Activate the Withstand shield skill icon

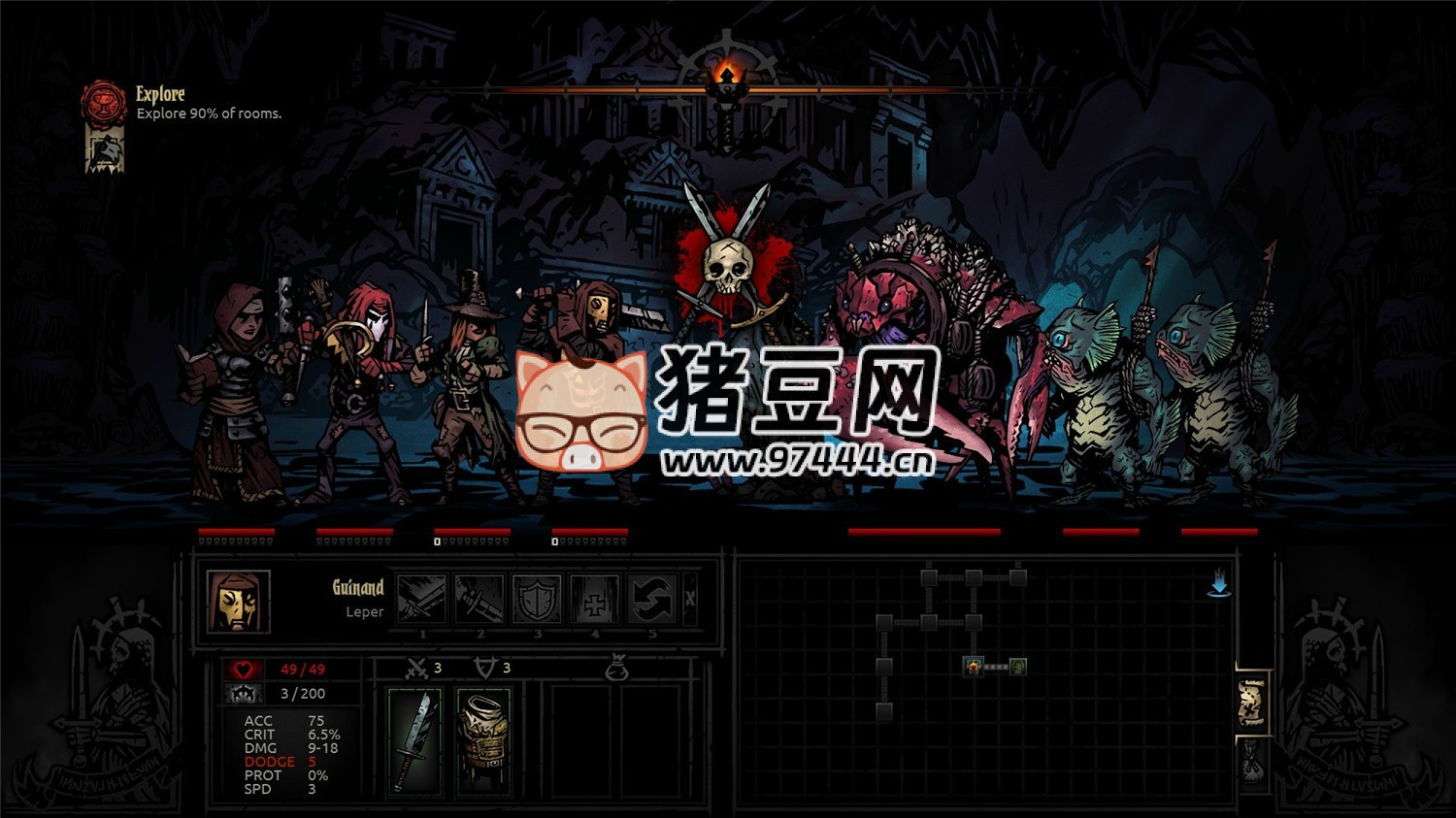538,600
